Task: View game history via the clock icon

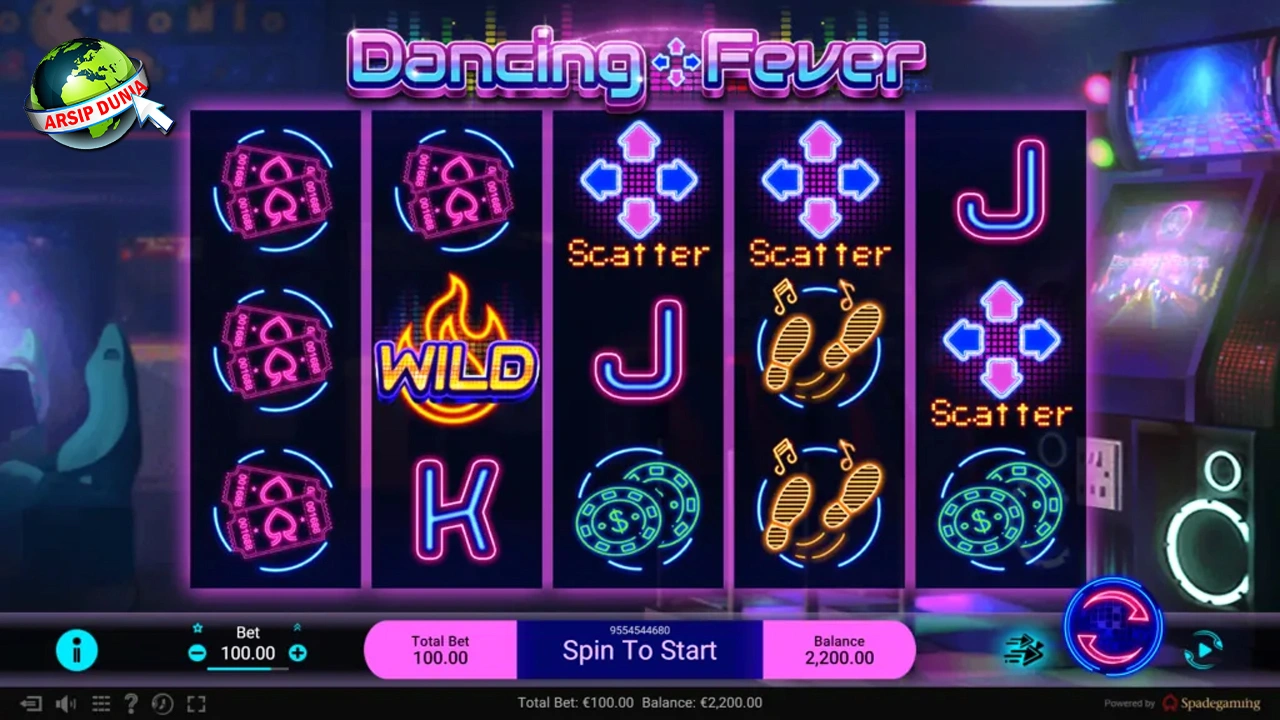Action: tap(162, 703)
